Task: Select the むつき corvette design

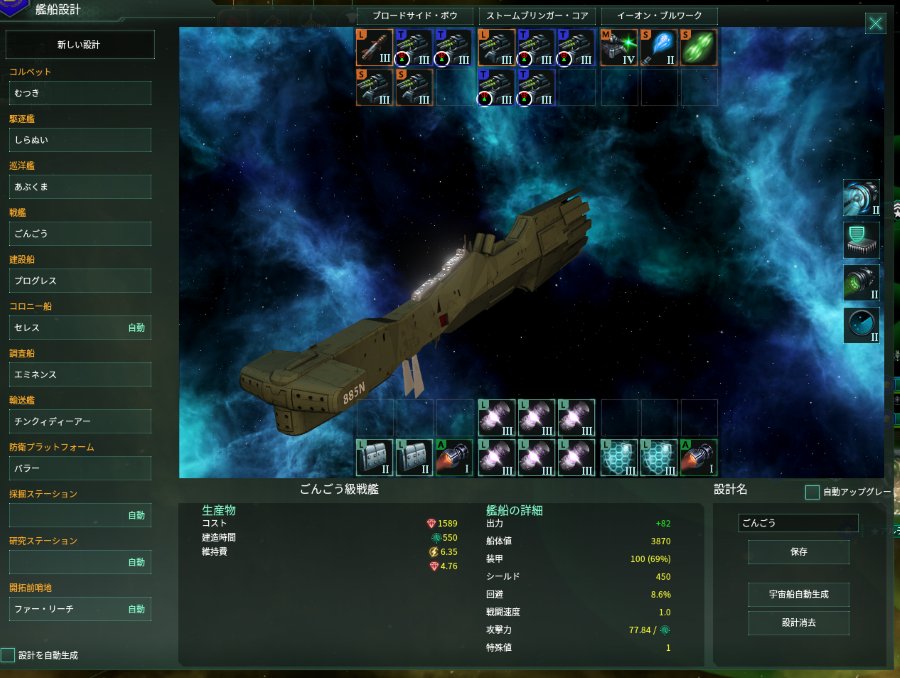Action: tap(80, 93)
